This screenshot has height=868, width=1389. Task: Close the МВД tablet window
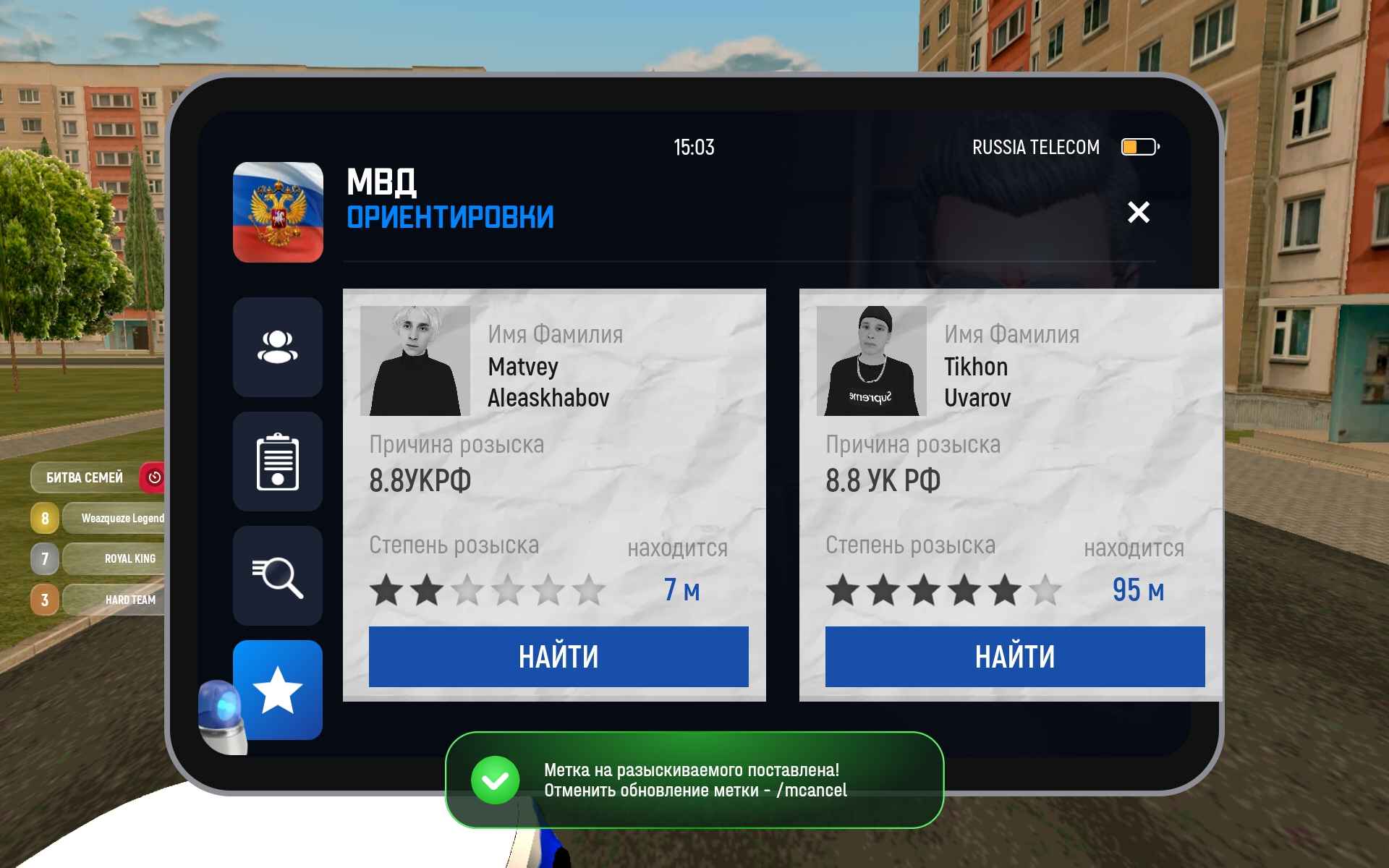click(x=1138, y=213)
